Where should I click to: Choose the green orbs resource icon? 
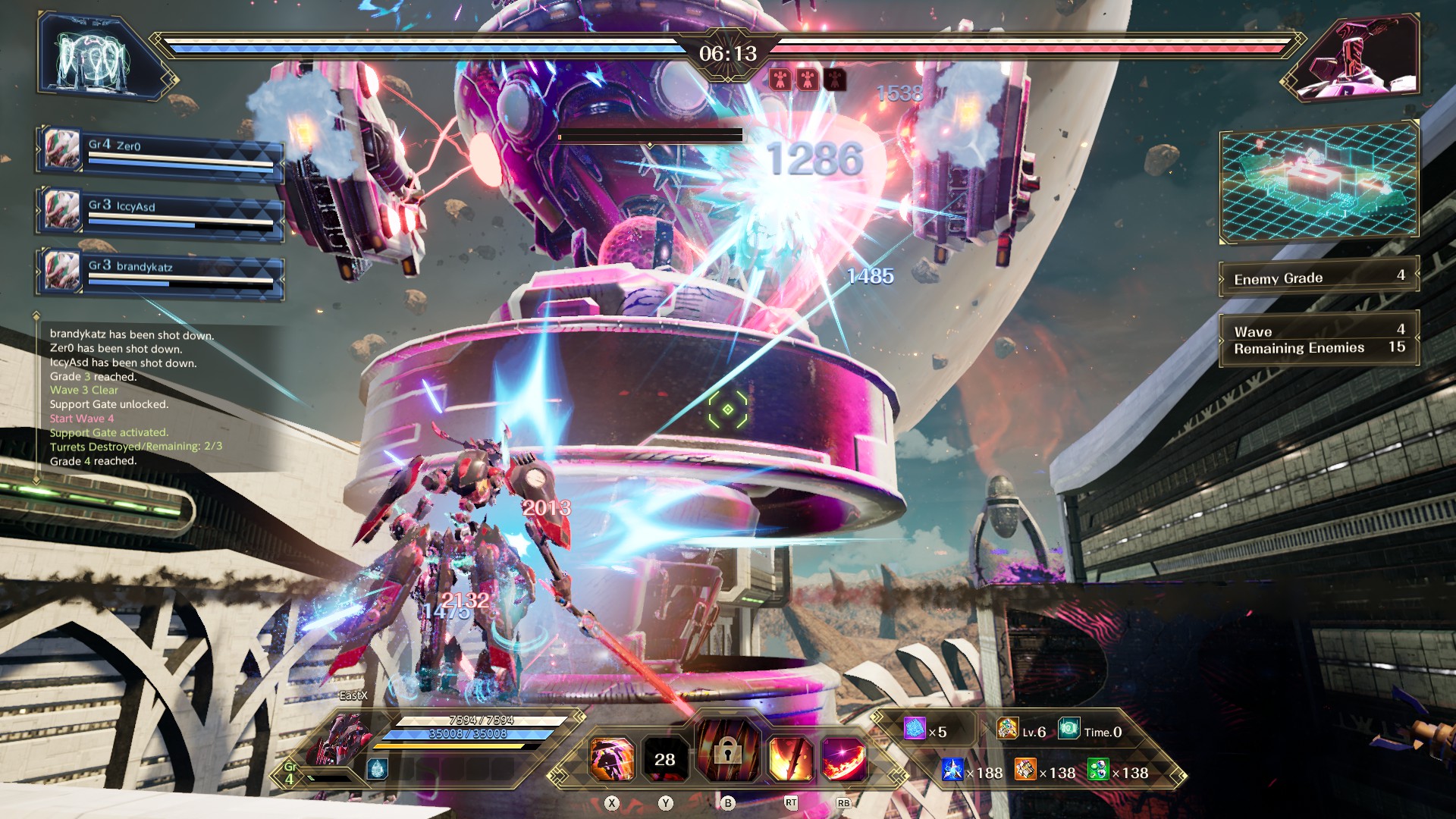click(x=1098, y=770)
